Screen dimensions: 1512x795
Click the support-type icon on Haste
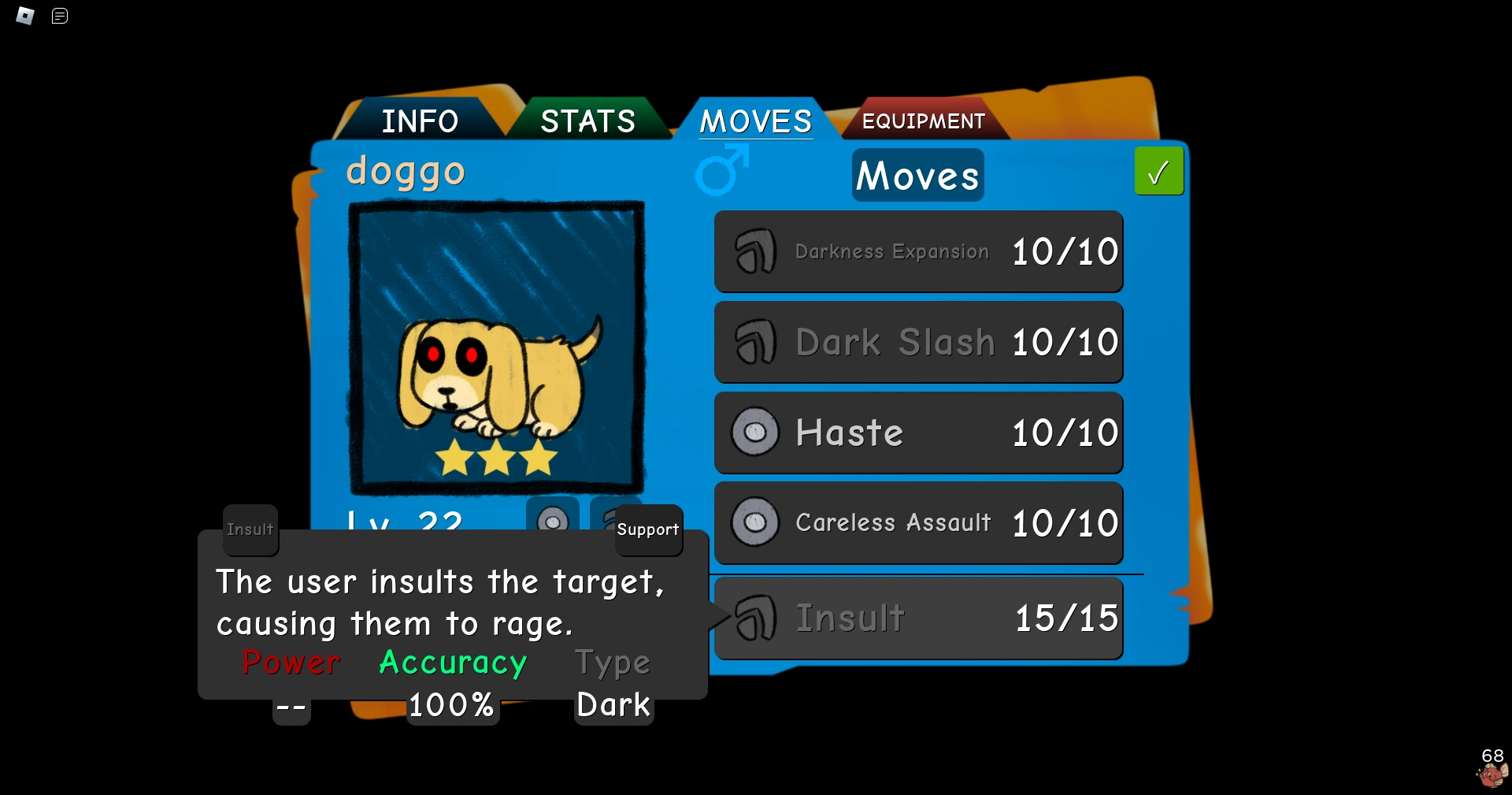click(x=756, y=433)
